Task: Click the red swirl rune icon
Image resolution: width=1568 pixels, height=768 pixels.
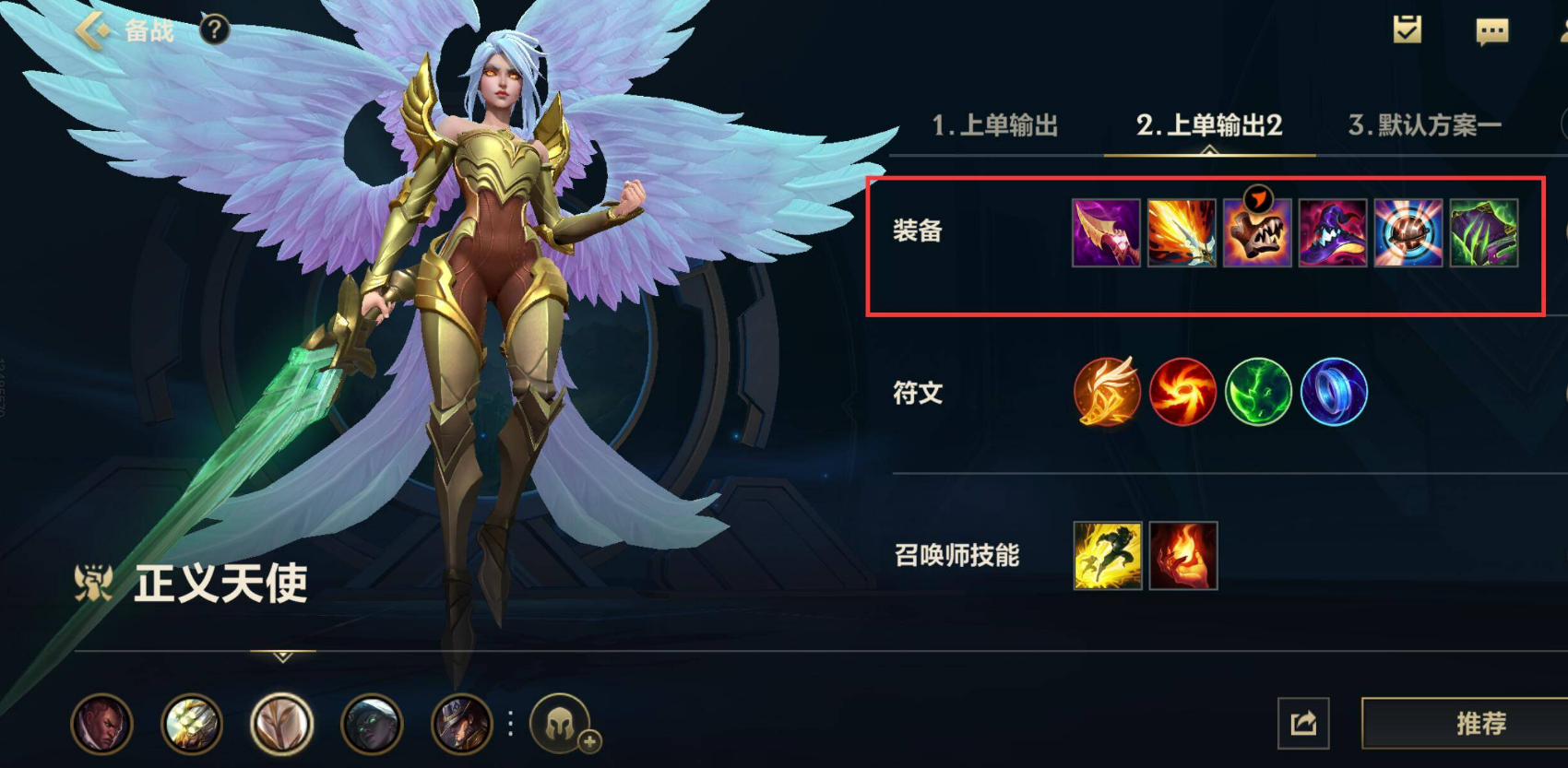Action: (1182, 391)
